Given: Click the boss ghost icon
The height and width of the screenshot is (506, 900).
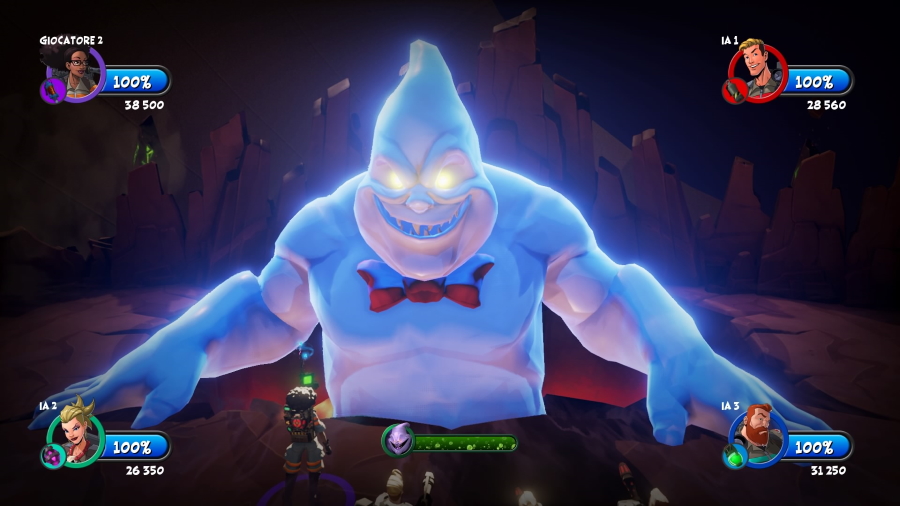Looking at the screenshot, I should point(397,440).
